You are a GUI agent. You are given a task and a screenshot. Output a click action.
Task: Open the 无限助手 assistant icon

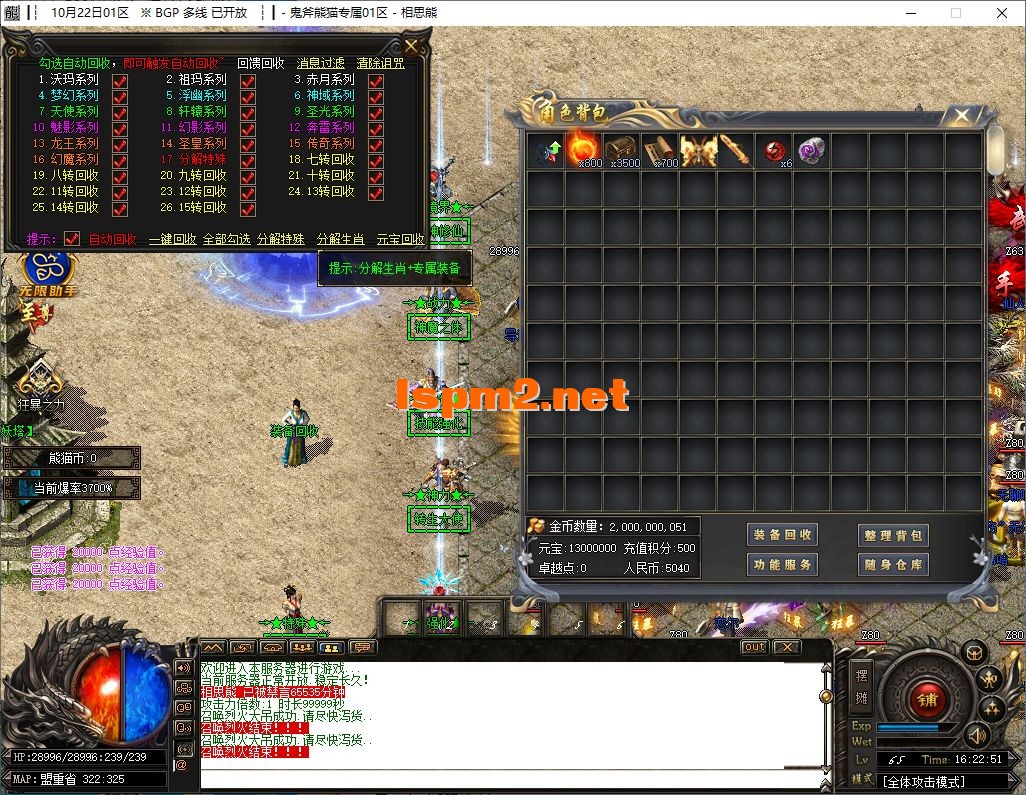[42, 268]
